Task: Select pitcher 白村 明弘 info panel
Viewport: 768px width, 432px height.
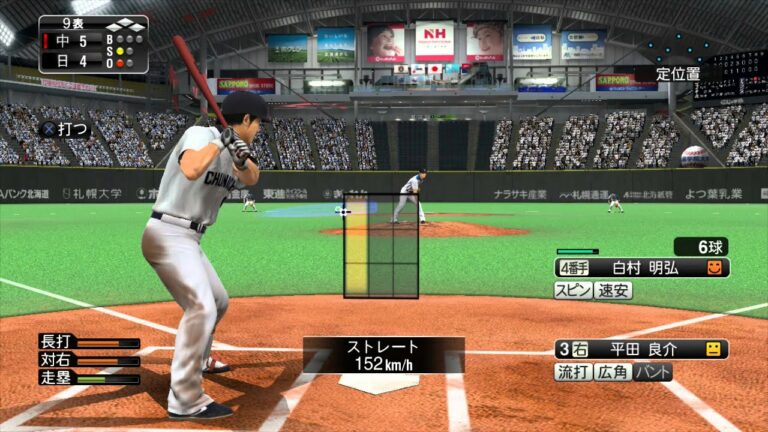Action: click(641, 268)
